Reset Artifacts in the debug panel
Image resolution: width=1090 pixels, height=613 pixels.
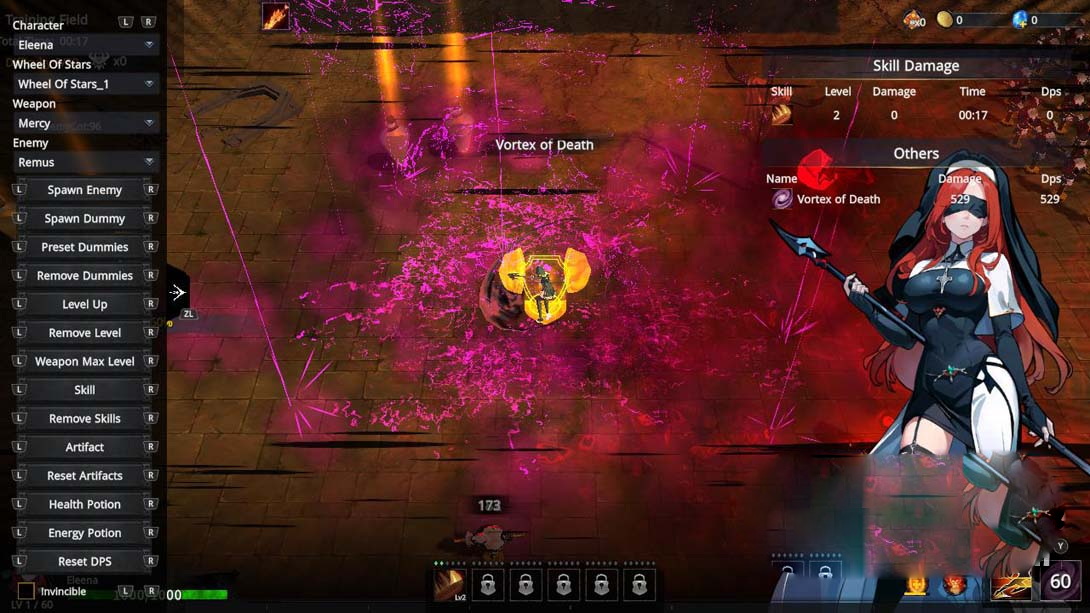(84, 476)
